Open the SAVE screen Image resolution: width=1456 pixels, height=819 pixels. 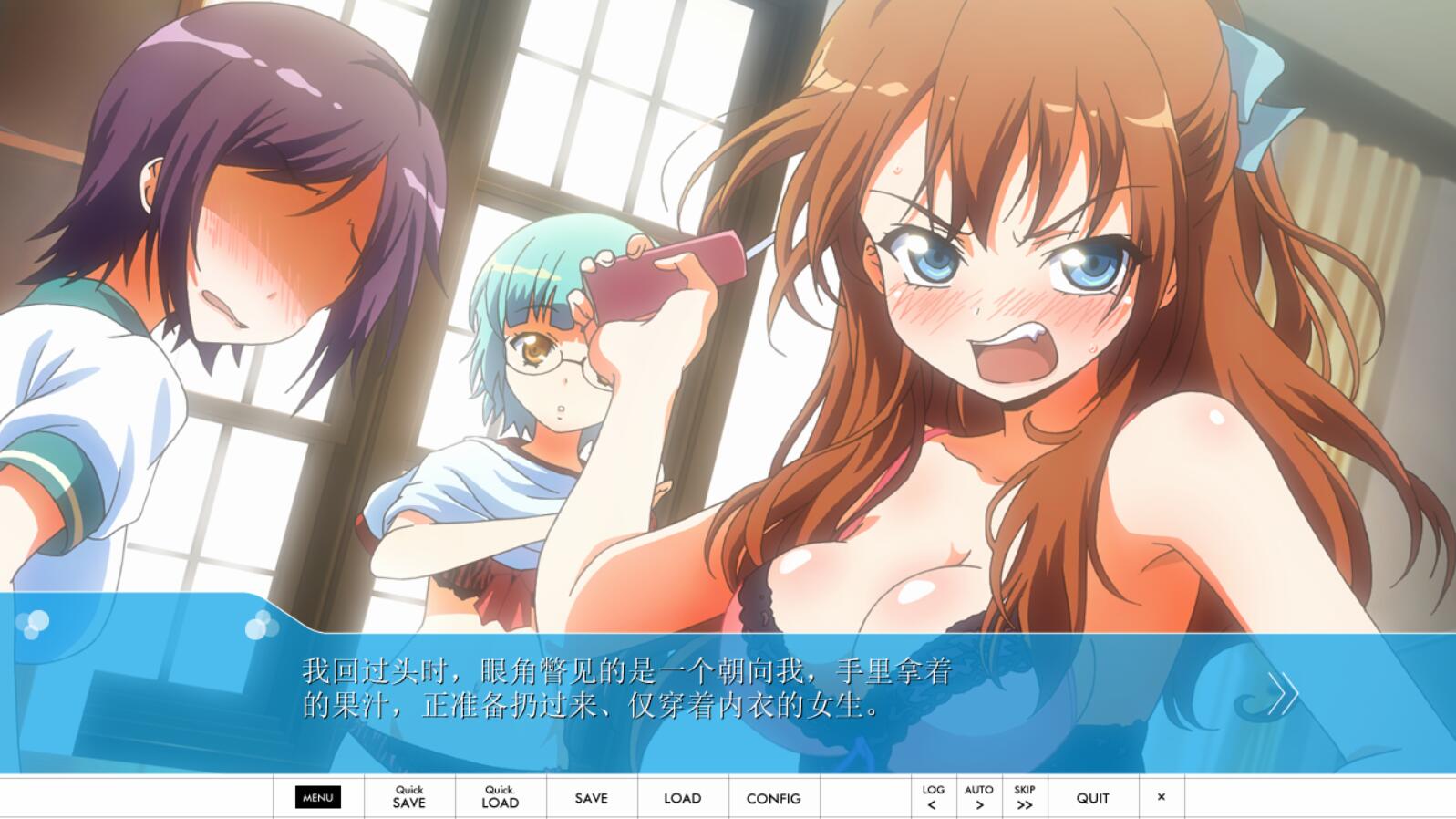coord(592,798)
